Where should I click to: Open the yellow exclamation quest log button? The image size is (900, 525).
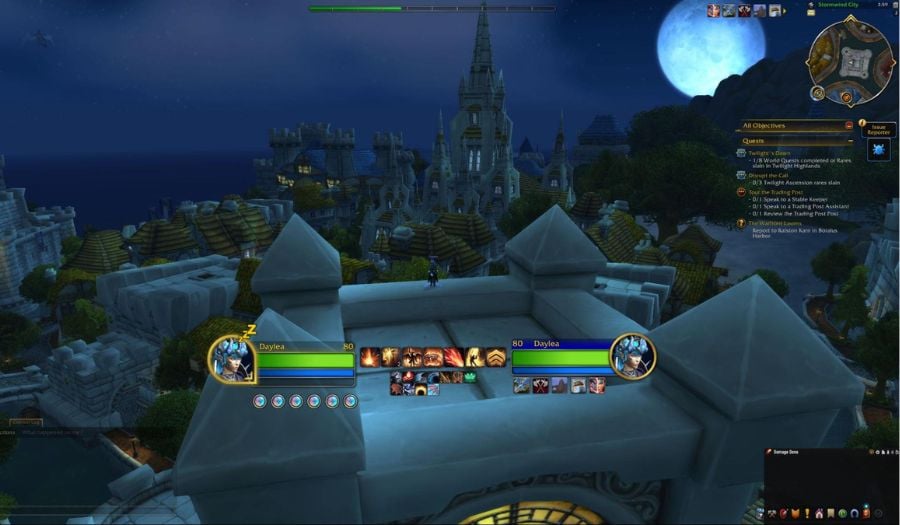808,514
